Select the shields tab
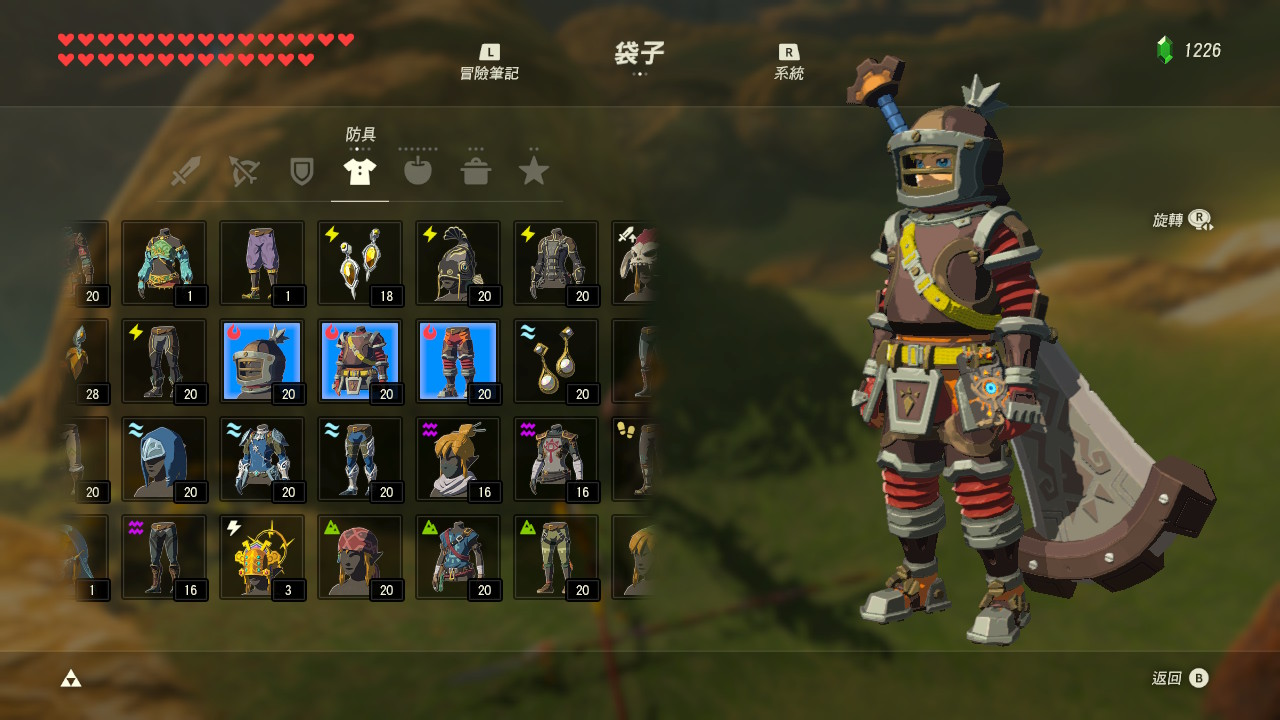Viewport: 1280px width, 720px height. (301, 170)
